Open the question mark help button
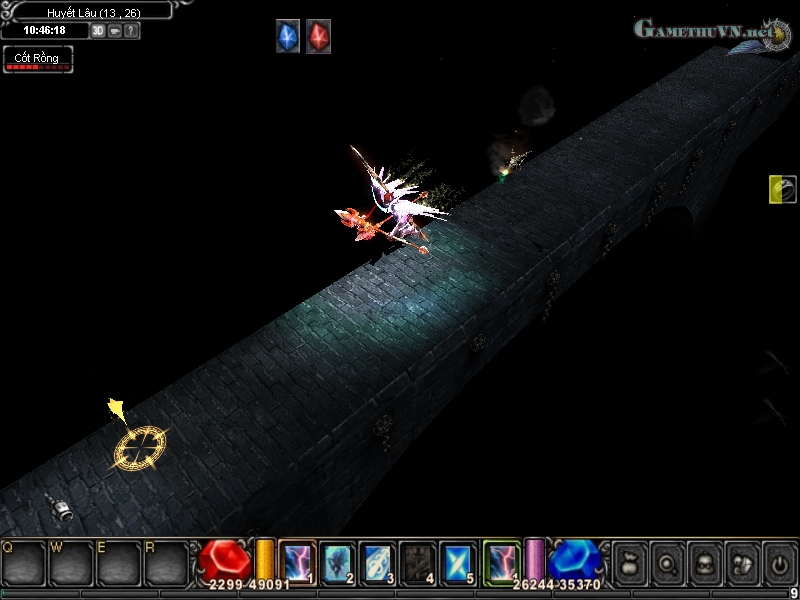The height and width of the screenshot is (600, 800). point(132,31)
